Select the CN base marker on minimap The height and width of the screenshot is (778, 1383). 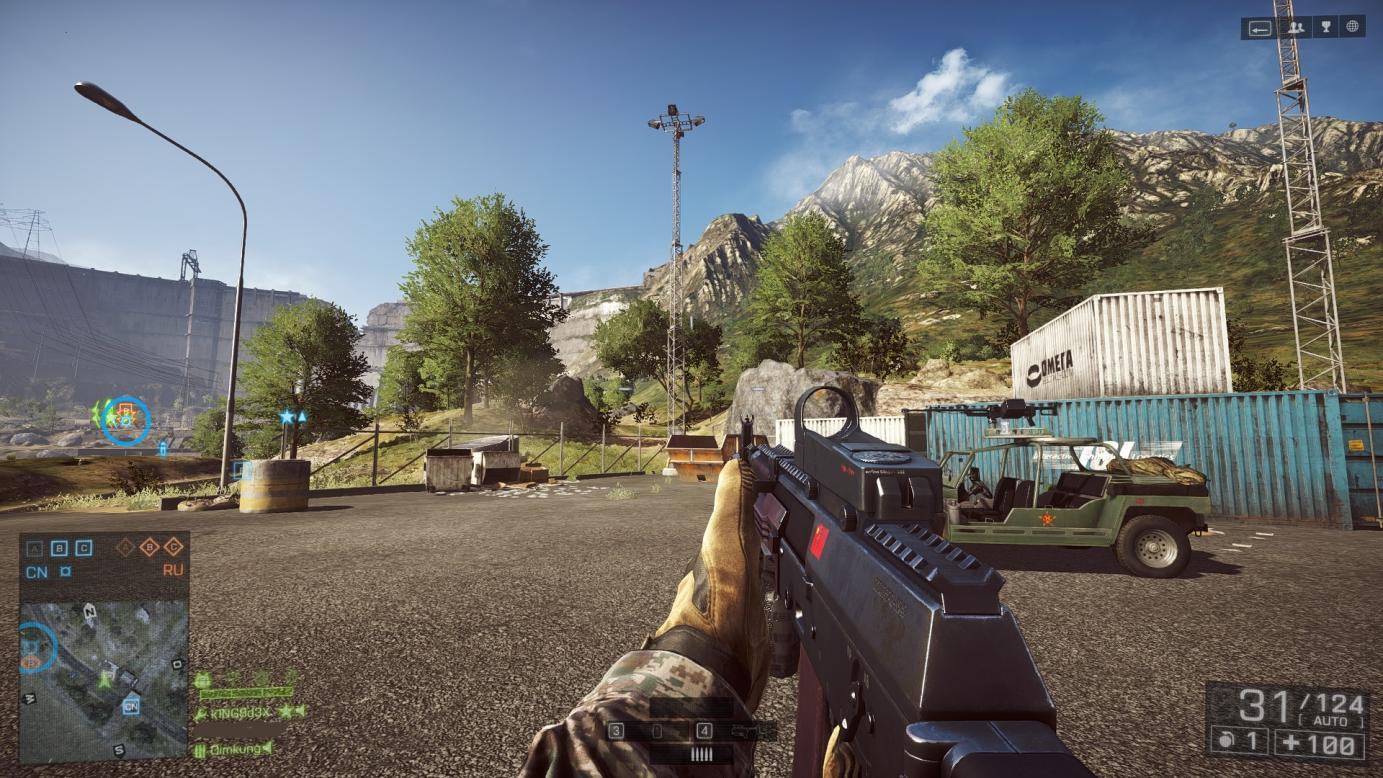coord(130,707)
